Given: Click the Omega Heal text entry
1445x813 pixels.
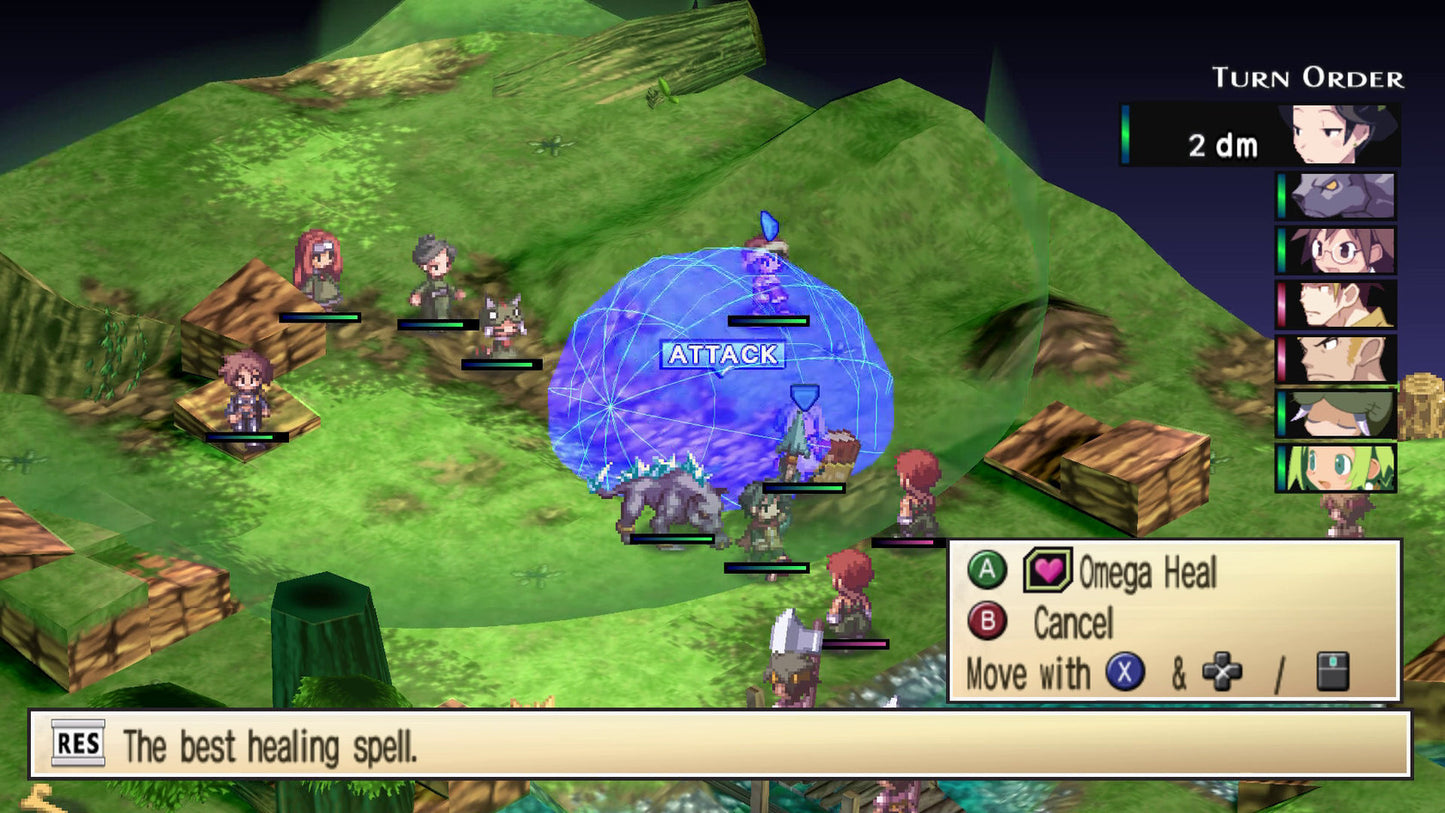Looking at the screenshot, I should tap(1150, 574).
